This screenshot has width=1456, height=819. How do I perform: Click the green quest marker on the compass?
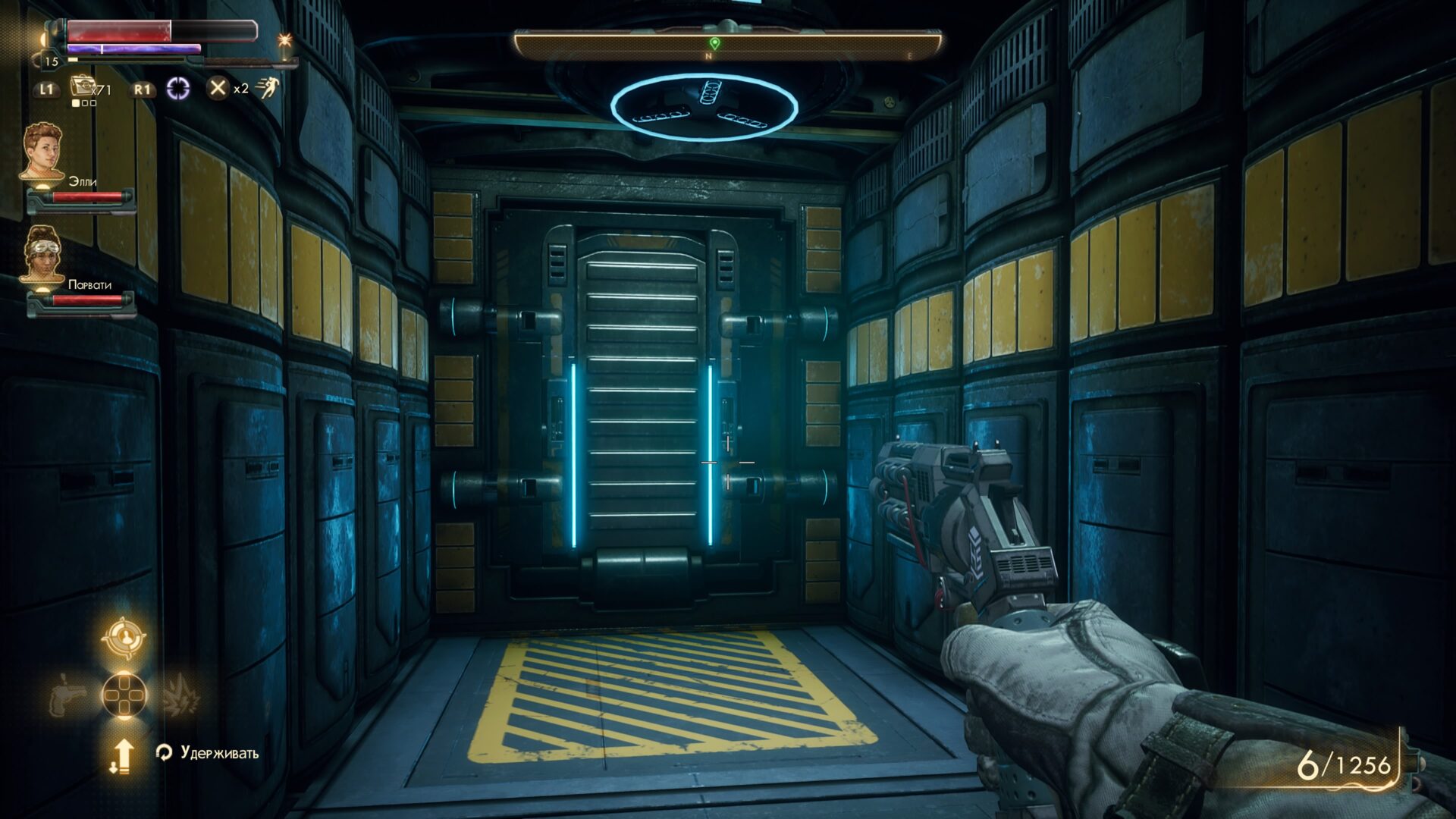click(714, 43)
